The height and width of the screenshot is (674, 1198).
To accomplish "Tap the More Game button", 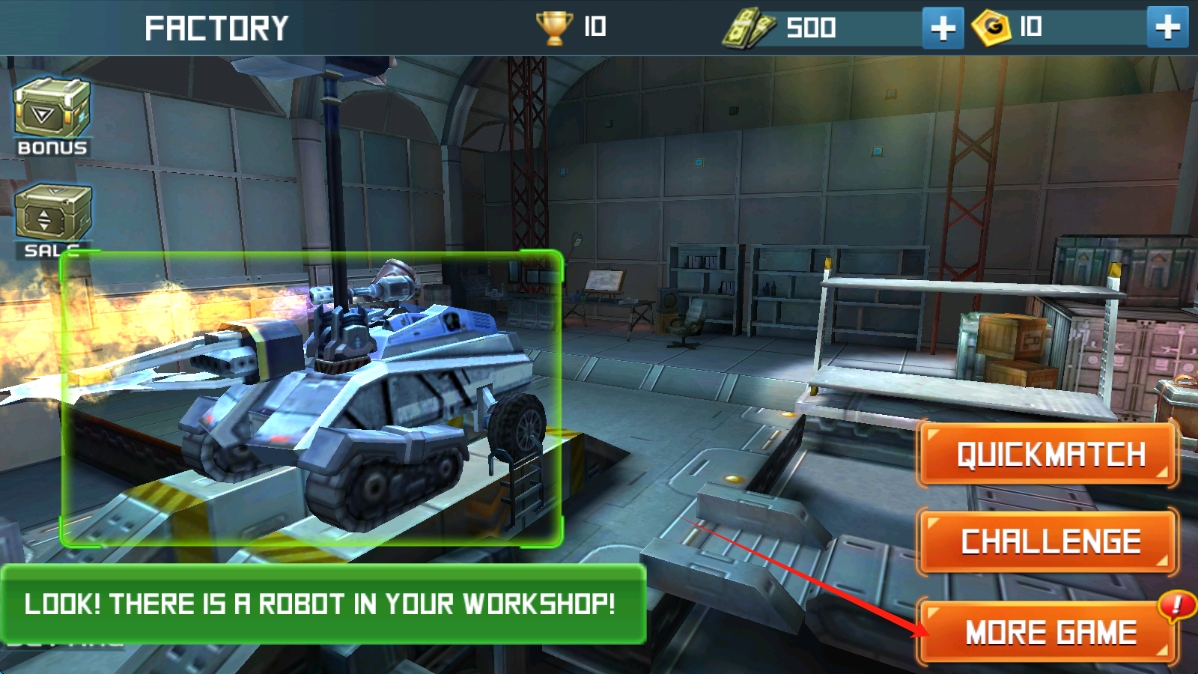I will [1047, 632].
